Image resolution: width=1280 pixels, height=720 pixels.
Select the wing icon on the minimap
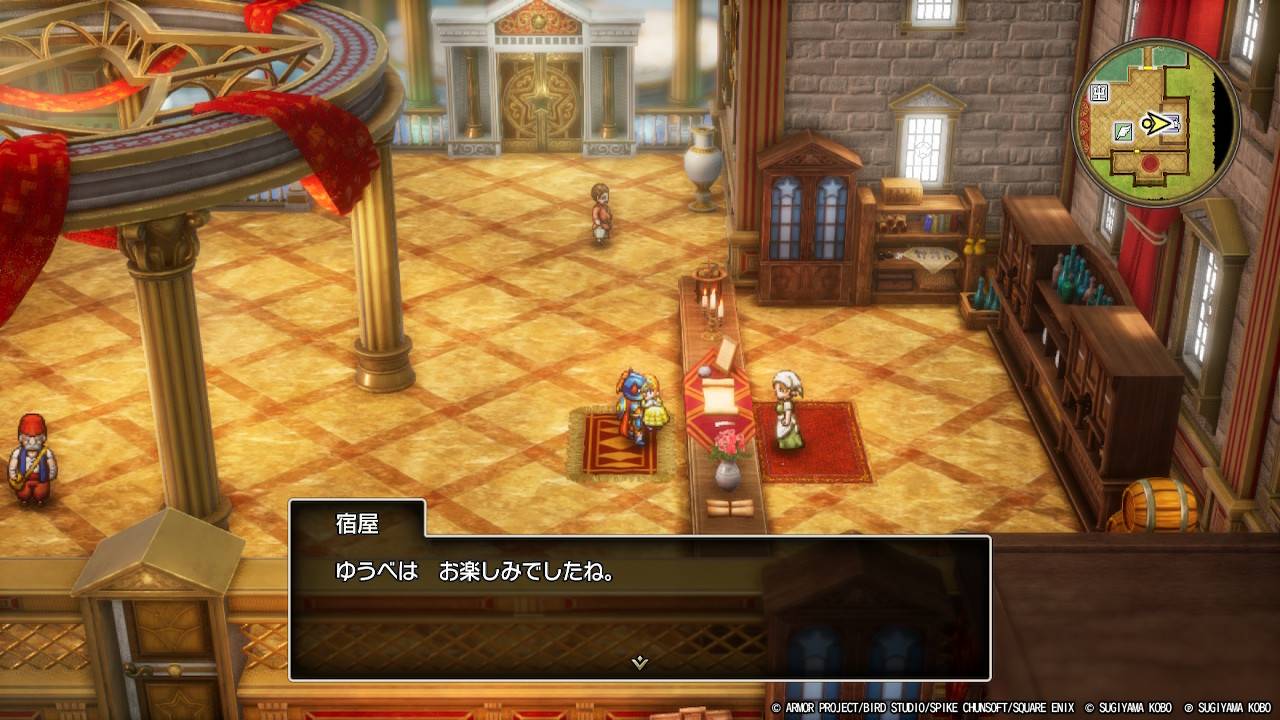pyautogui.click(x=1123, y=130)
